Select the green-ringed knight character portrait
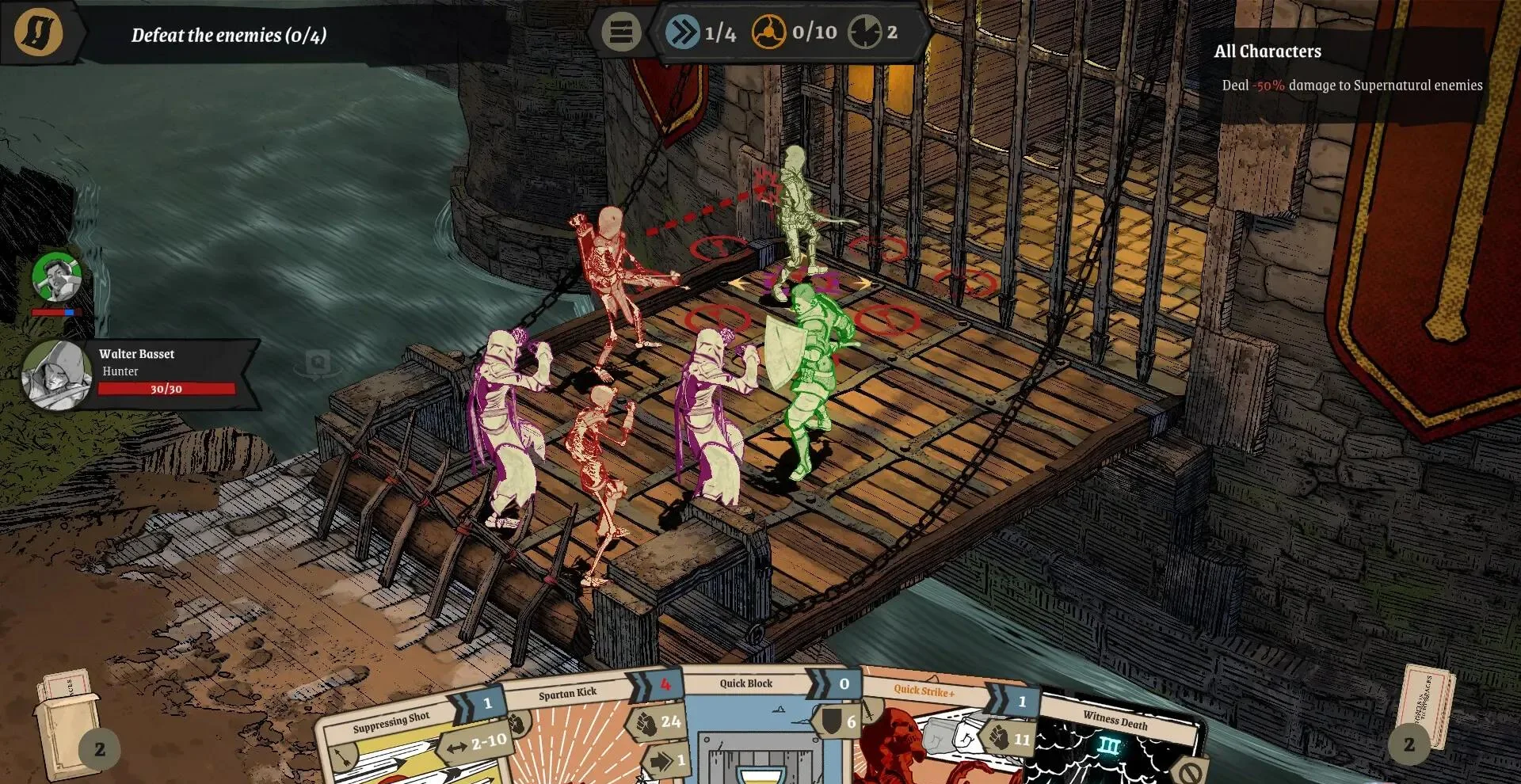The image size is (1521, 784). click(57, 278)
